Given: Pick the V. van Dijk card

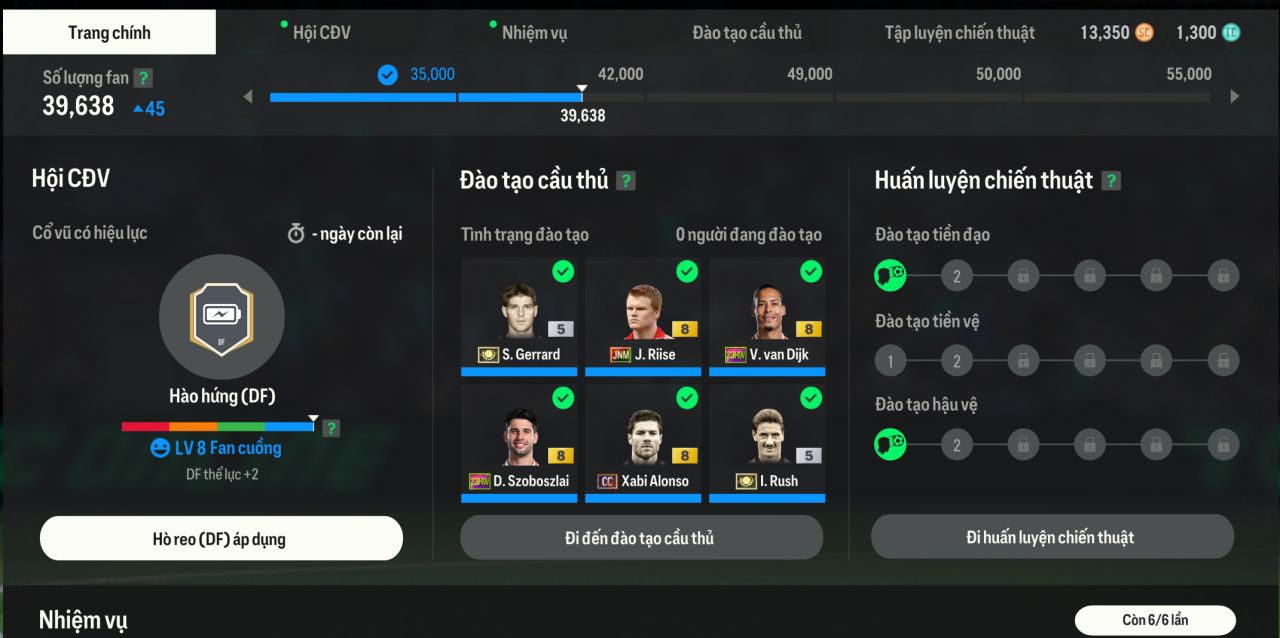Looking at the screenshot, I should pyautogui.click(x=767, y=316).
